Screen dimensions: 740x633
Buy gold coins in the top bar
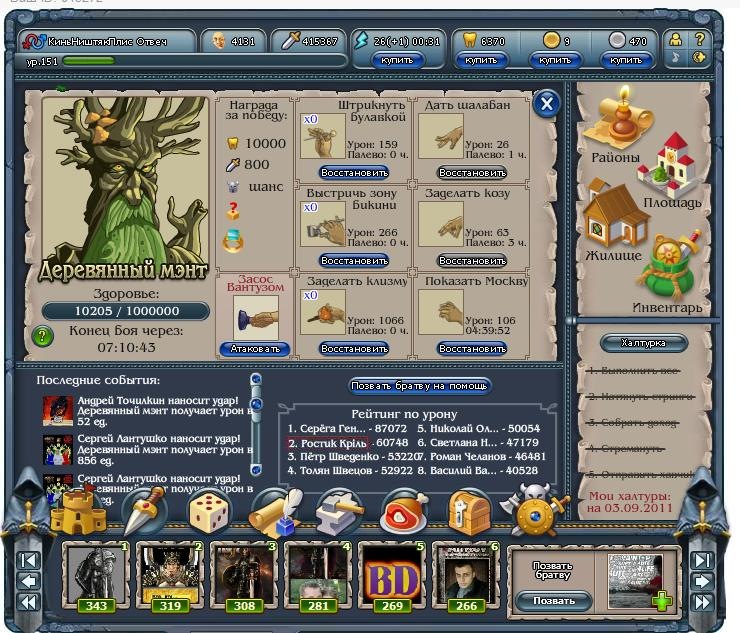[556, 61]
